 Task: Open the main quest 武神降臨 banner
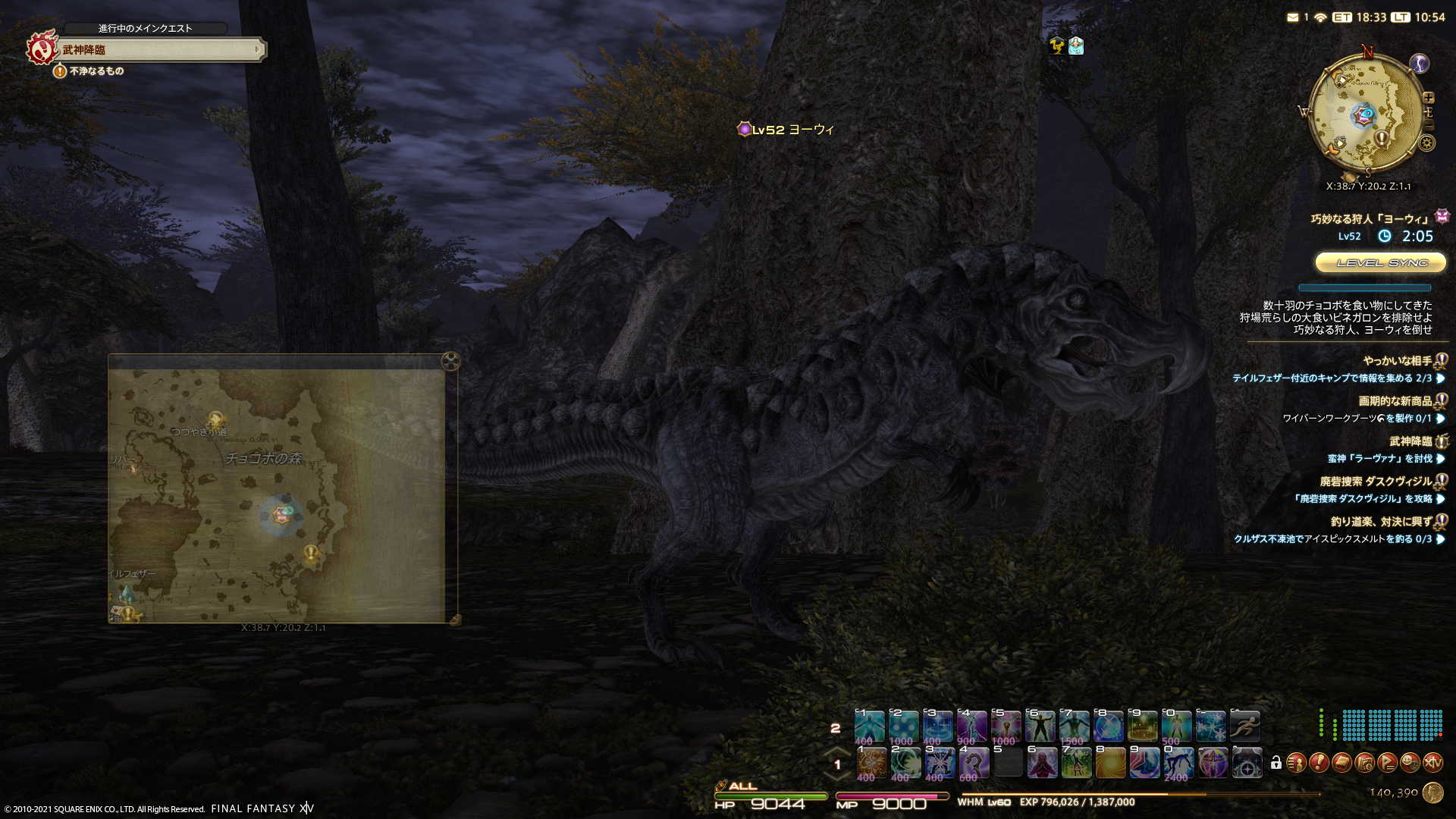(x=159, y=50)
